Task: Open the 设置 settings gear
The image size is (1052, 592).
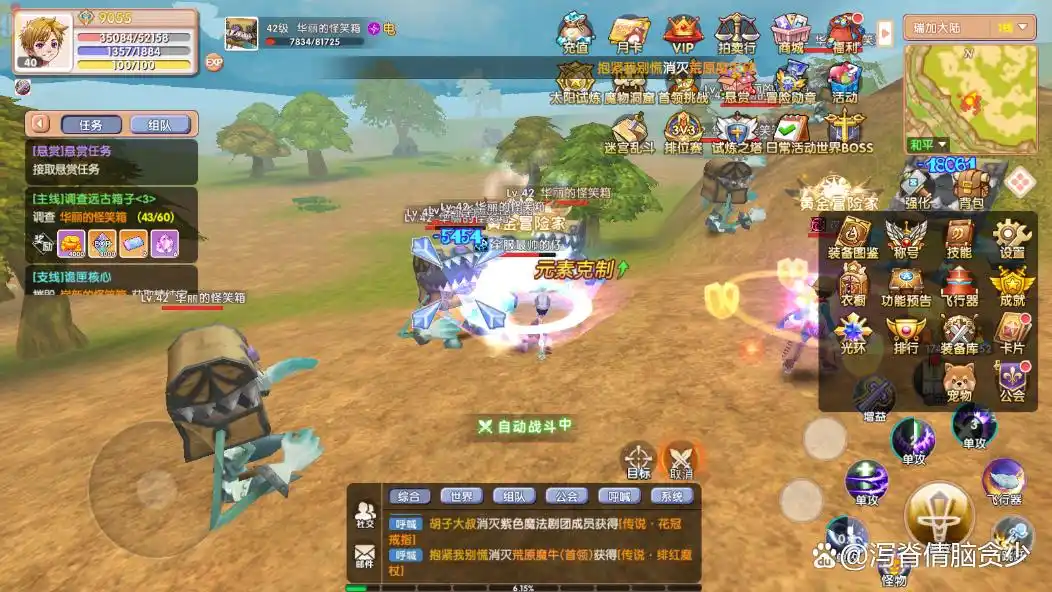Action: [1012, 238]
